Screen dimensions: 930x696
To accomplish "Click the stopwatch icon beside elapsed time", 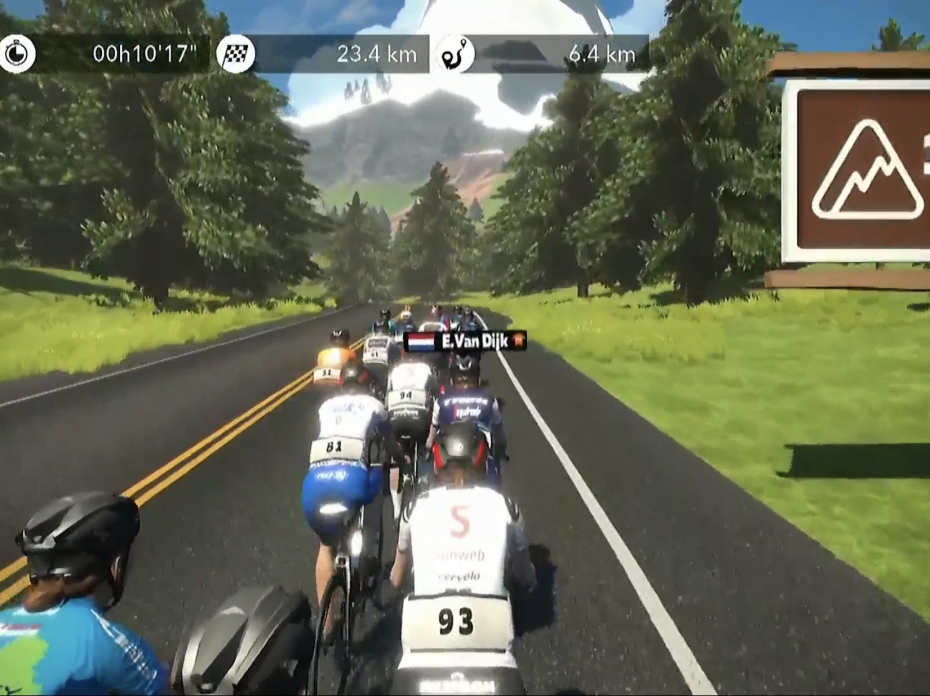I will coord(17,54).
